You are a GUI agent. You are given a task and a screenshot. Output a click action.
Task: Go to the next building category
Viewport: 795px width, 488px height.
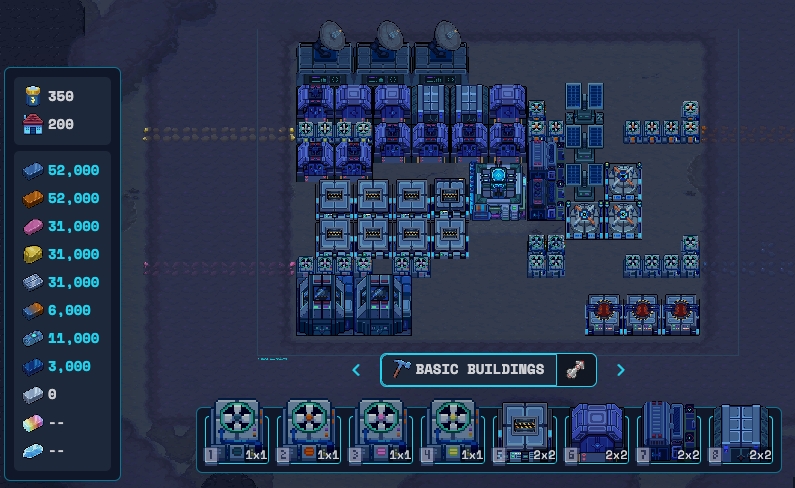click(620, 370)
